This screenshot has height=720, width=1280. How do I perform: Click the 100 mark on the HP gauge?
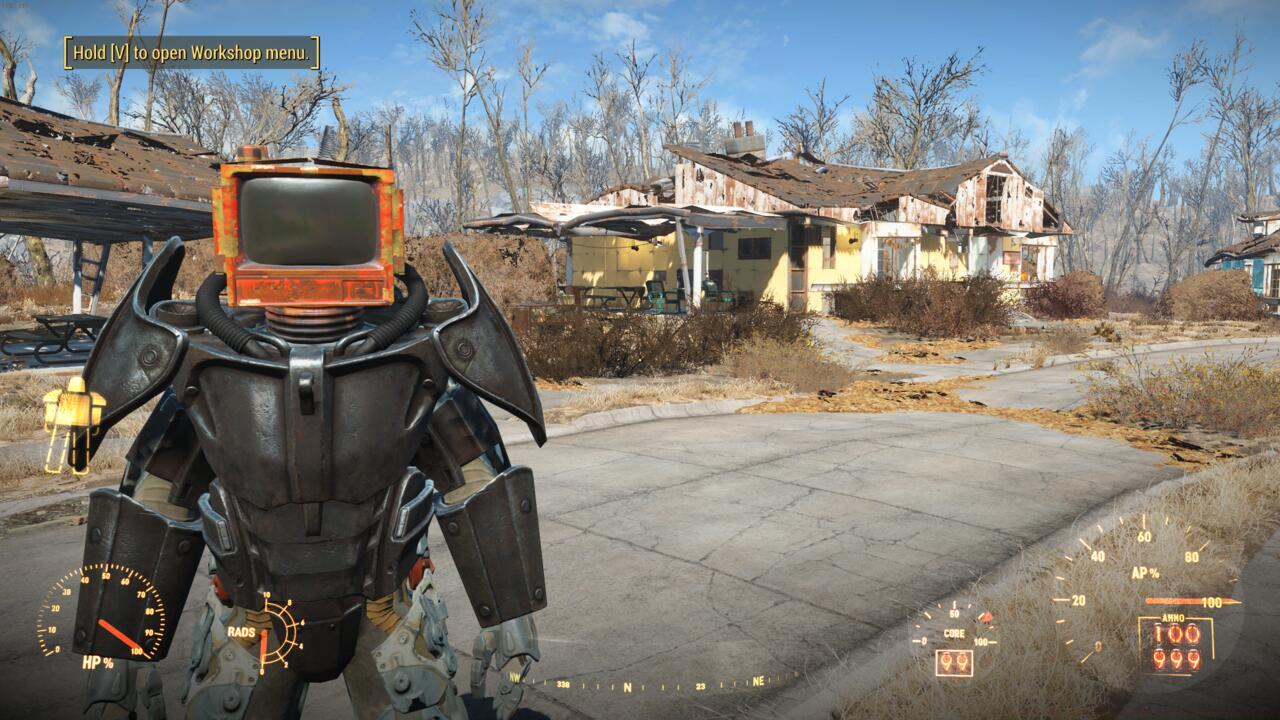pyautogui.click(x=137, y=651)
